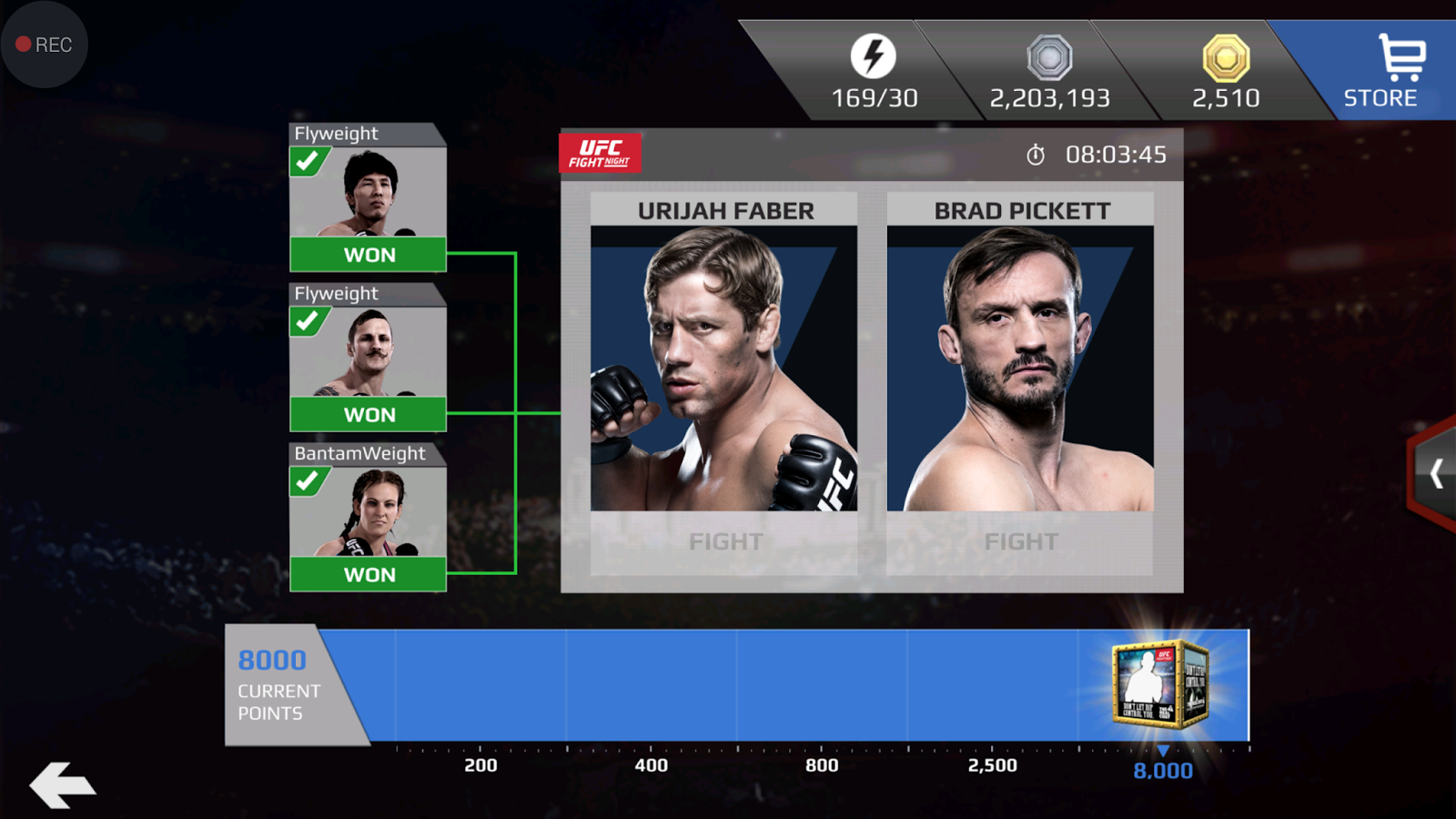The image size is (1456, 819).
Task: Click the stopwatch timer icon
Action: [1036, 155]
